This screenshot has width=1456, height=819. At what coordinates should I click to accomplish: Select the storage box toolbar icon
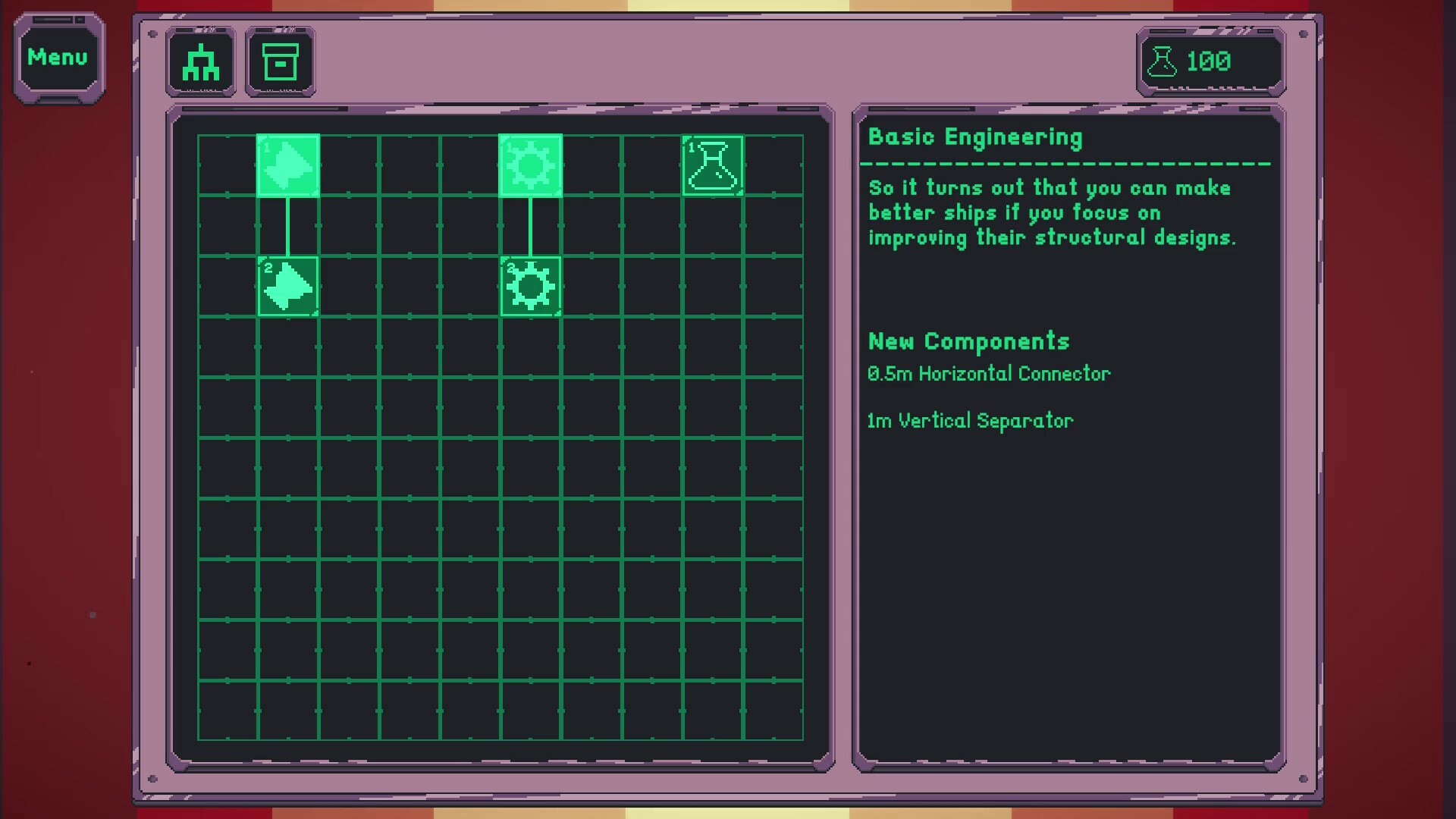tap(281, 61)
